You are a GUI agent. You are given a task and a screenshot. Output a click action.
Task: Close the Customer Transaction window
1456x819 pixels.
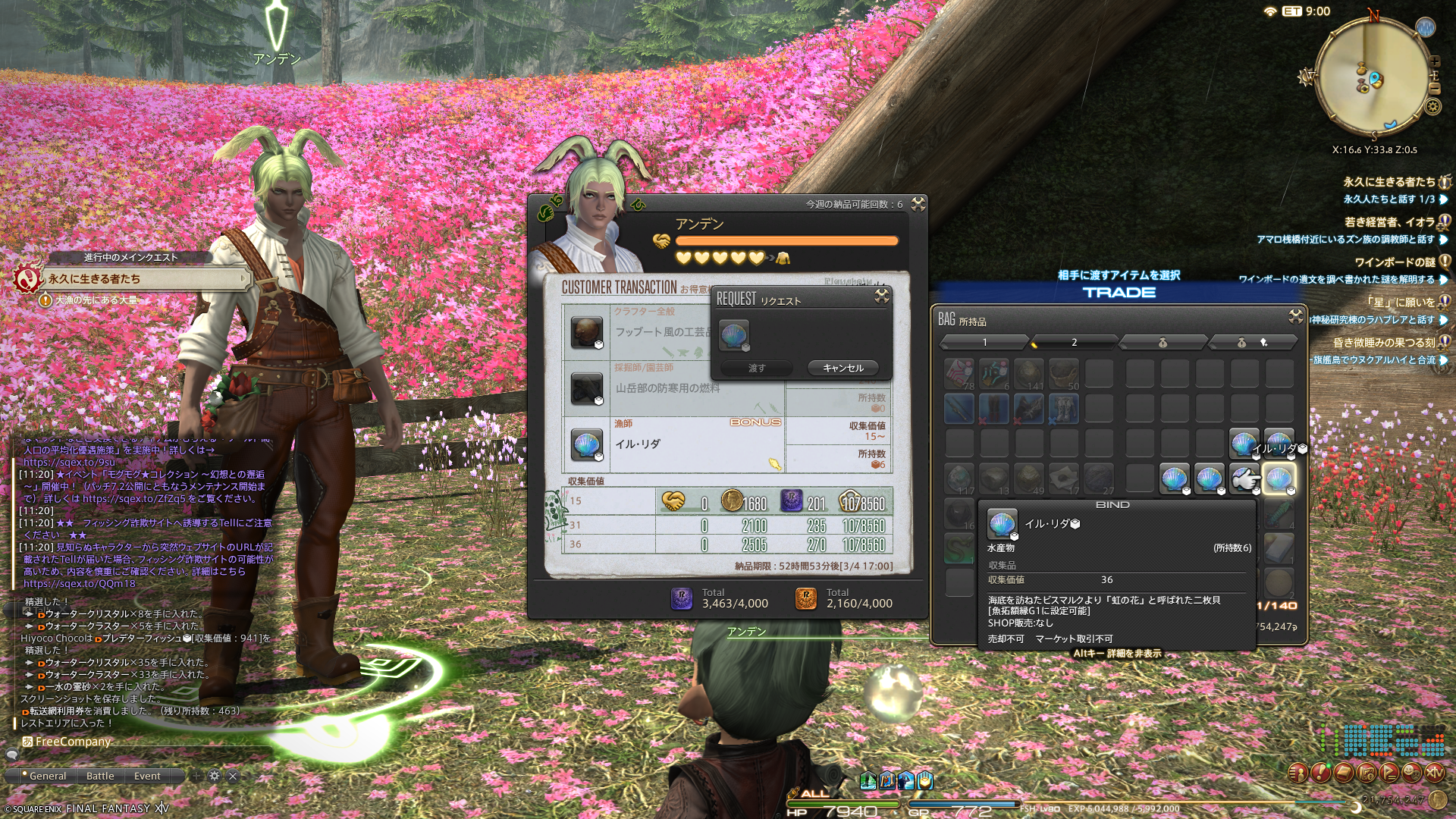pyautogui.click(x=918, y=204)
